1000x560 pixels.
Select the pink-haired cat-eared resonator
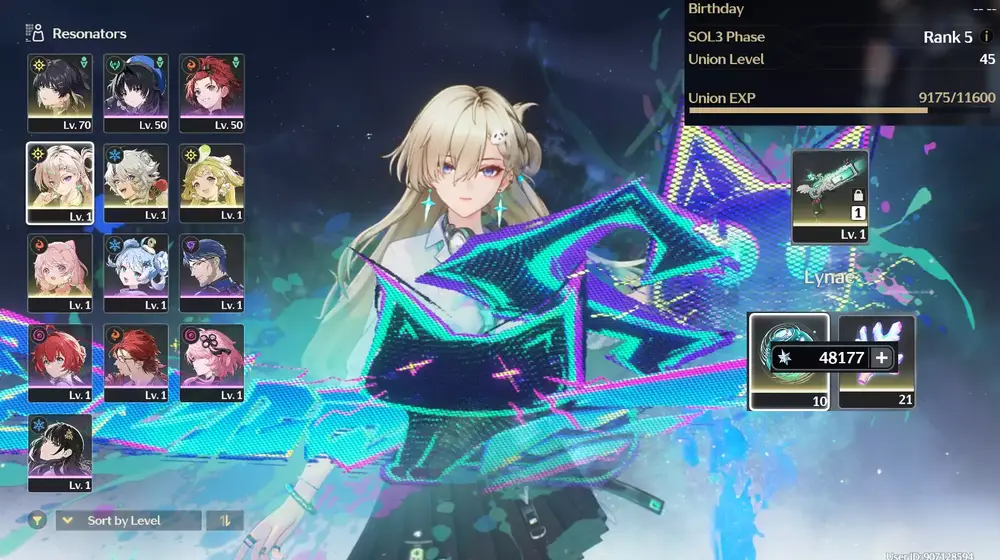pyautogui.click(x=60, y=272)
